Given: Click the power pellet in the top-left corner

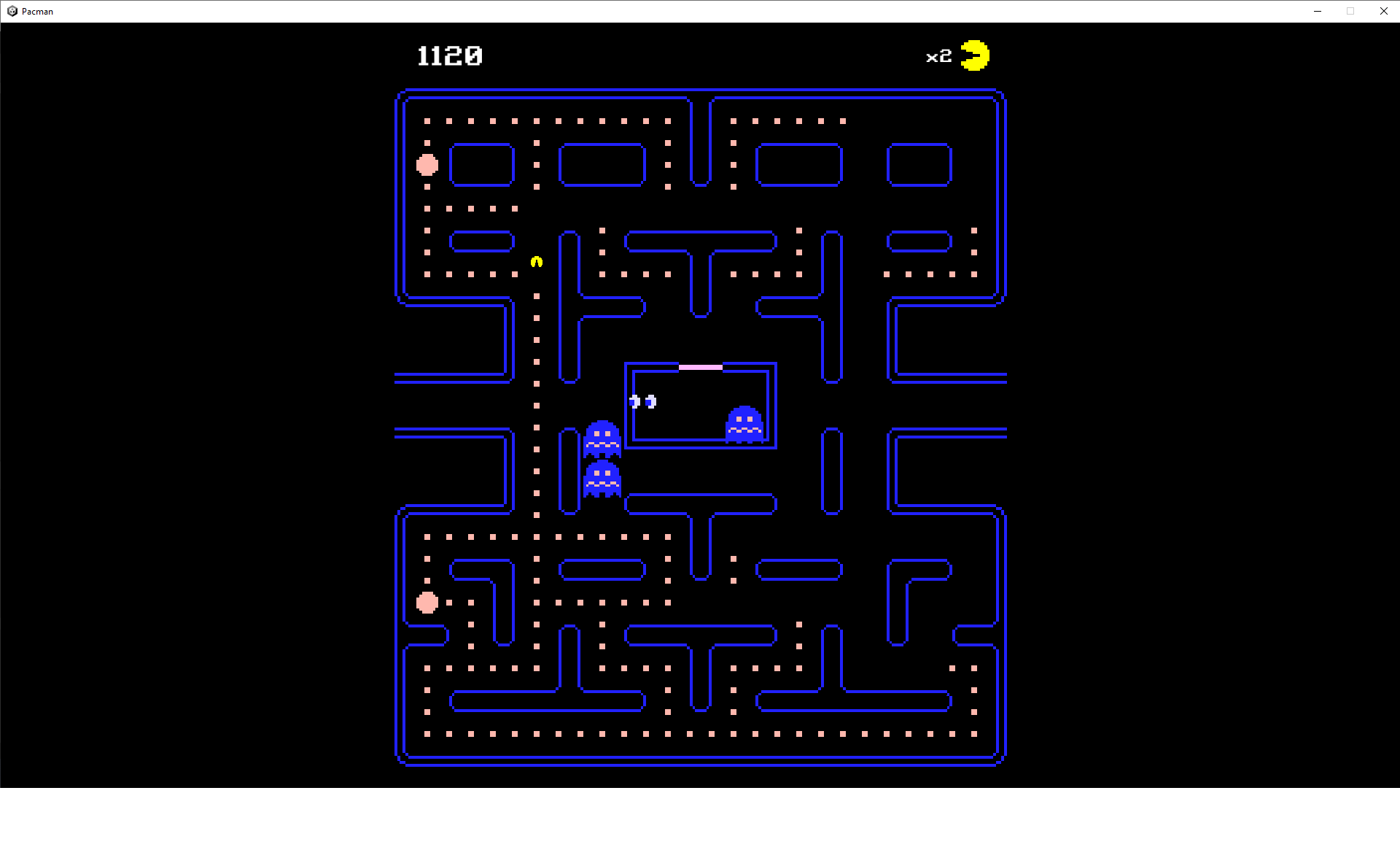Looking at the screenshot, I should point(427,166).
